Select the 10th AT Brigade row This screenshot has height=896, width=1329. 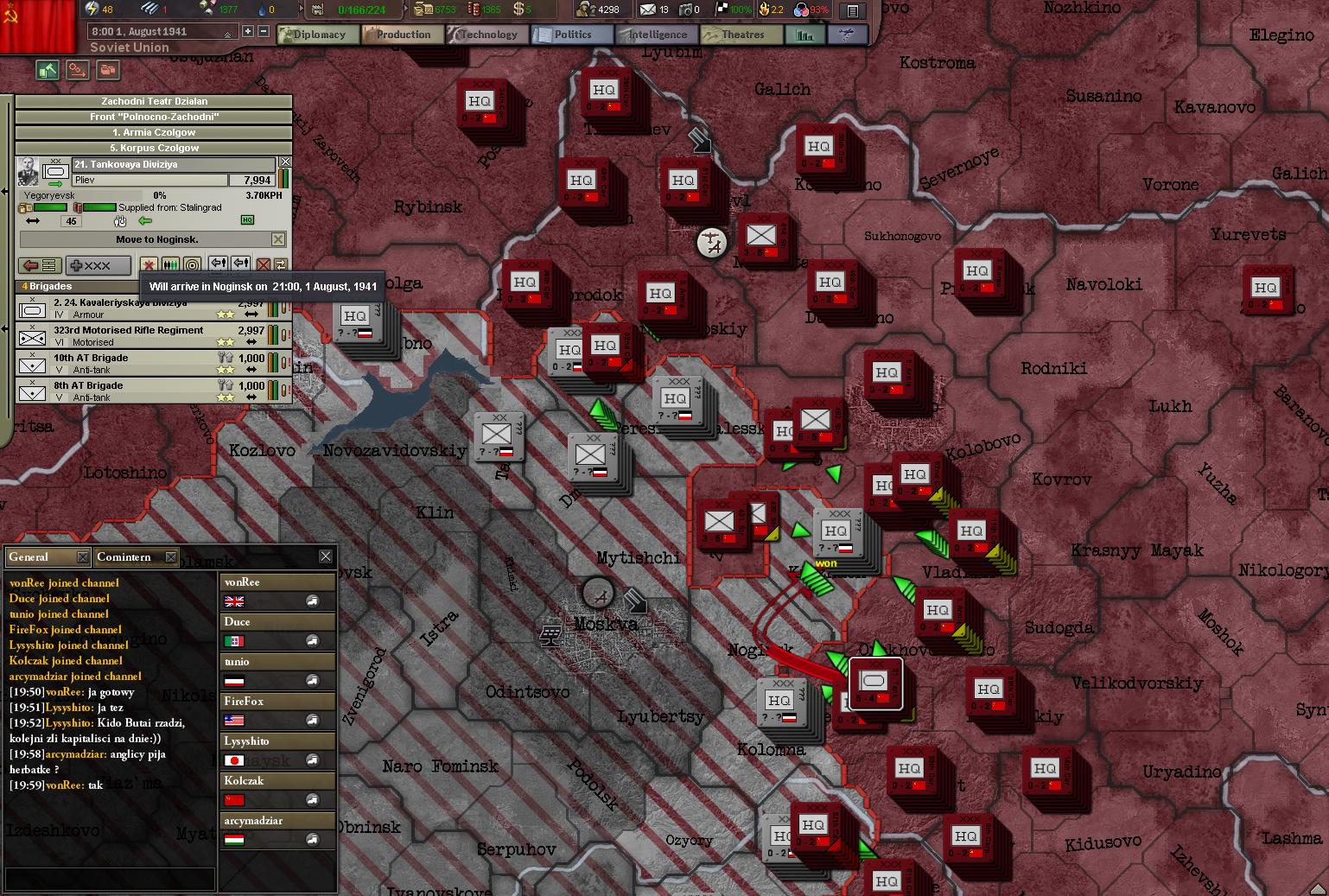click(x=138, y=363)
